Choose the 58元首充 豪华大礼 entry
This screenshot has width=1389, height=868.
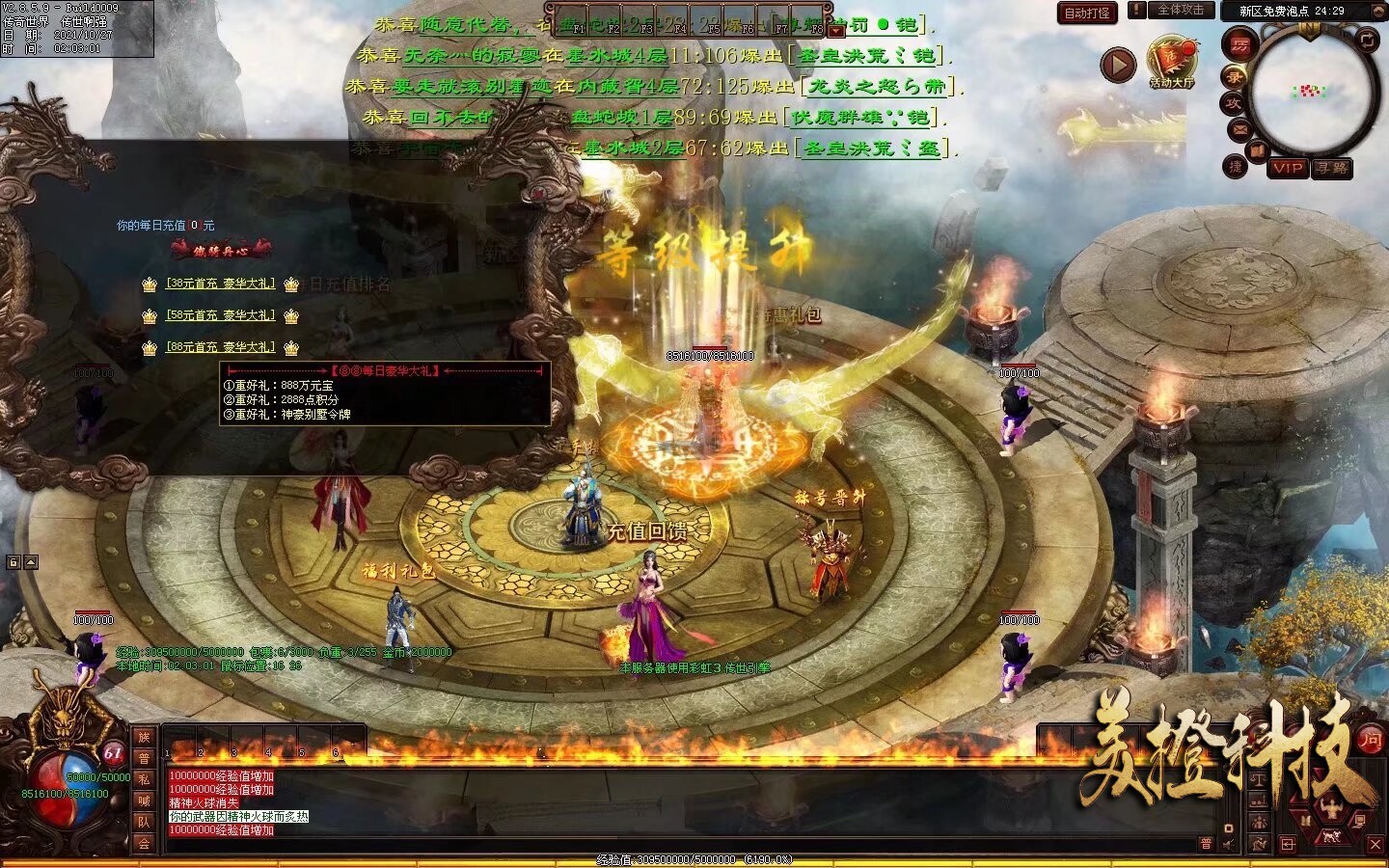221,315
